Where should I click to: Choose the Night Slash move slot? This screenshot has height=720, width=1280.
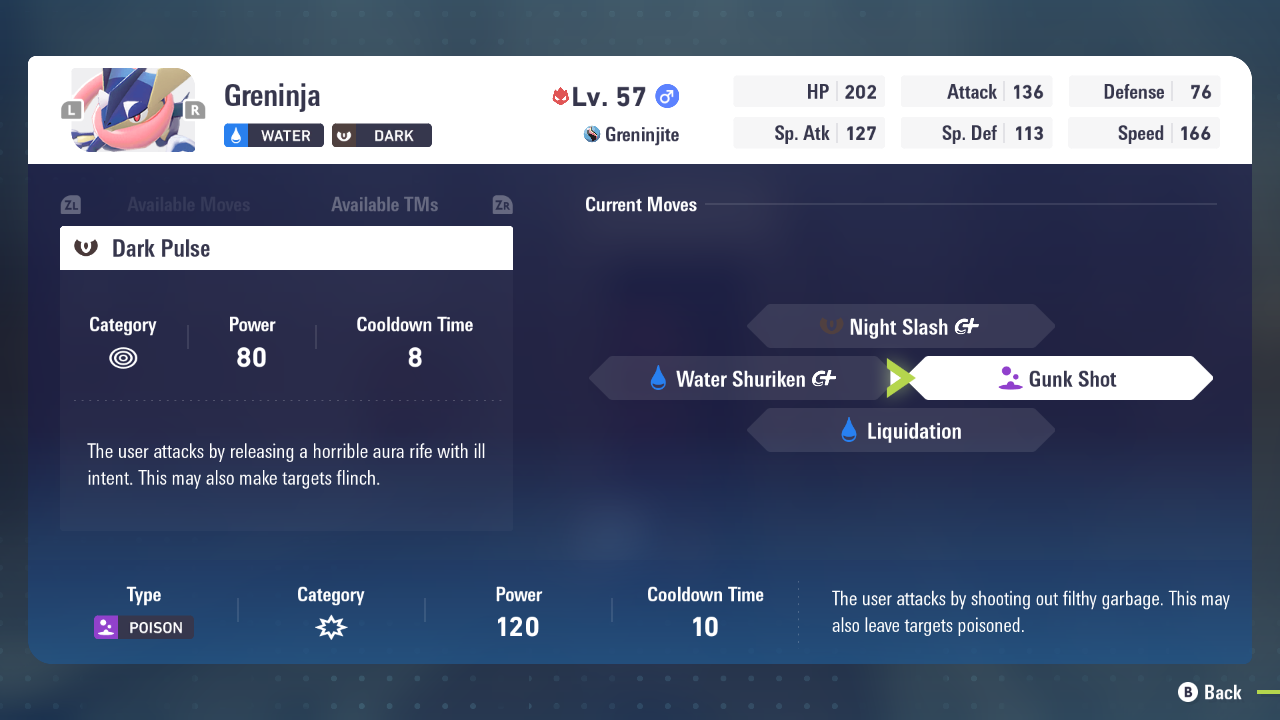(900, 327)
